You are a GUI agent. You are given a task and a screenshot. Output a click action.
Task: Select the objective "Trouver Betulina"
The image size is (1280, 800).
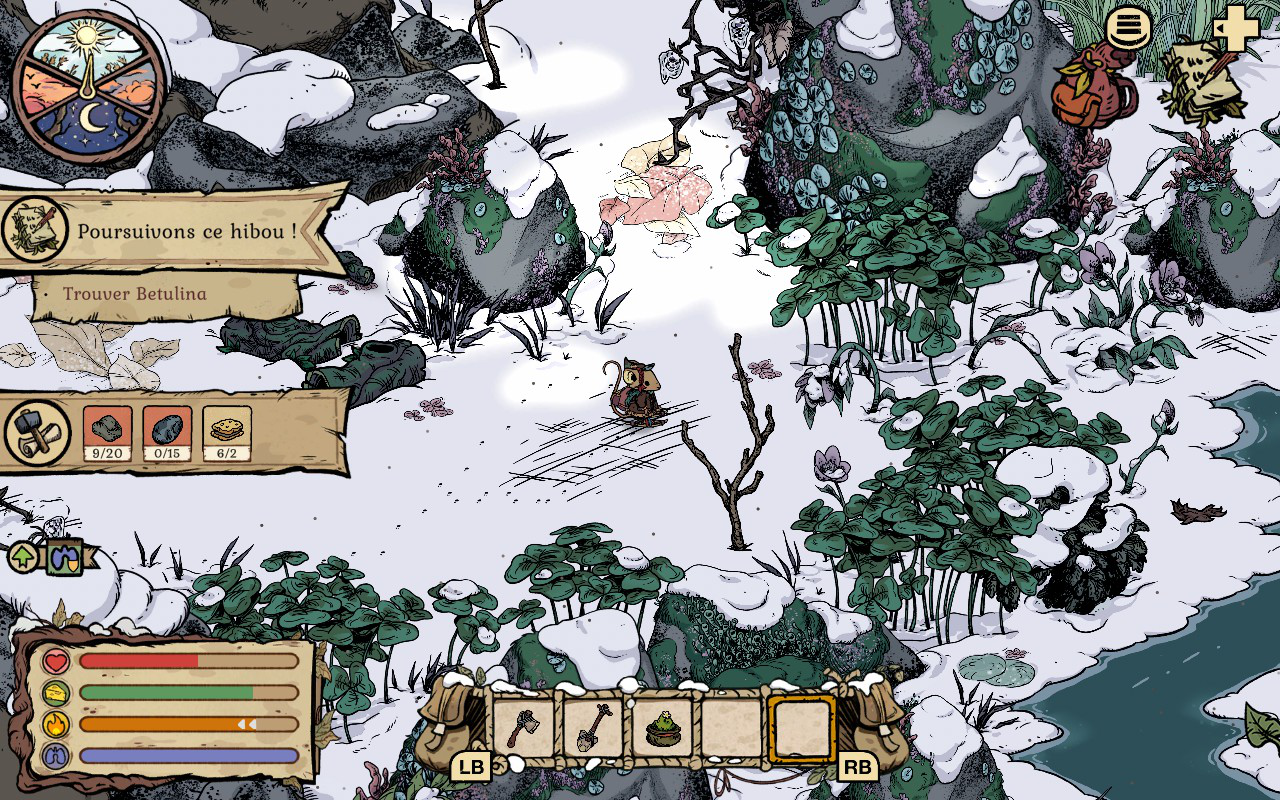coord(135,294)
